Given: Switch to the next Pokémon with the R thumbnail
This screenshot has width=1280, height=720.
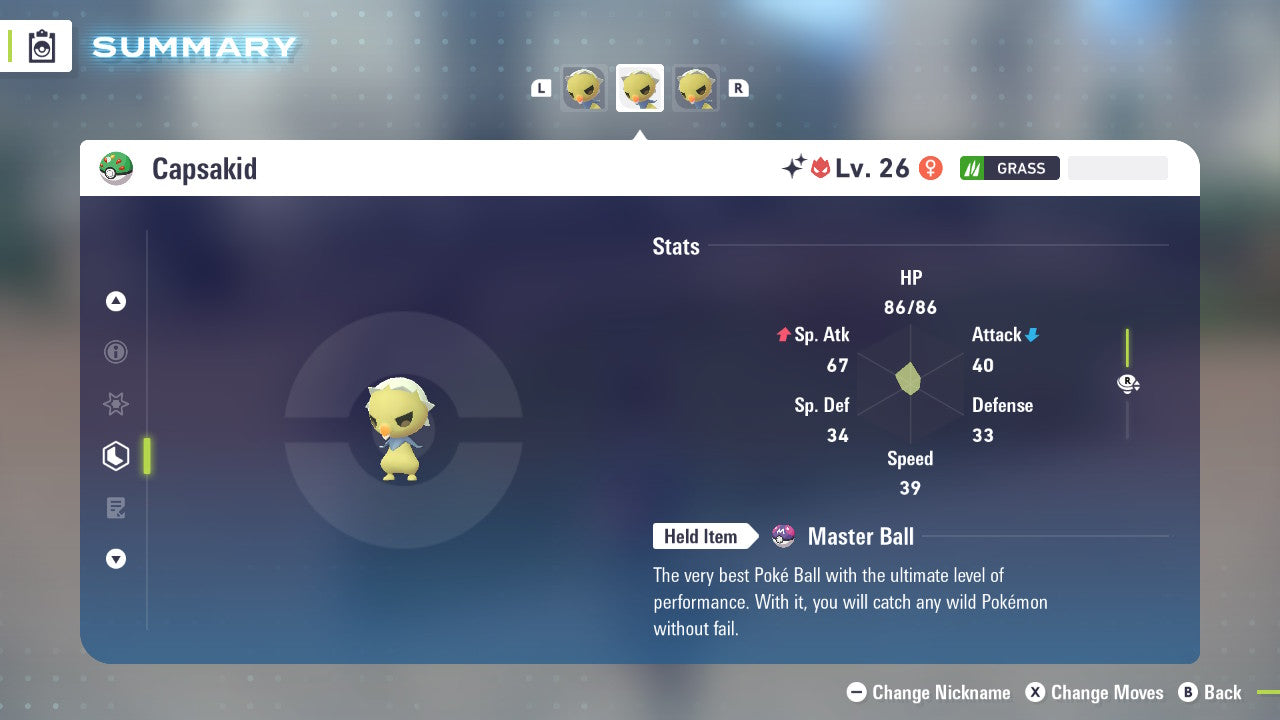Looking at the screenshot, I should click(x=695, y=88).
